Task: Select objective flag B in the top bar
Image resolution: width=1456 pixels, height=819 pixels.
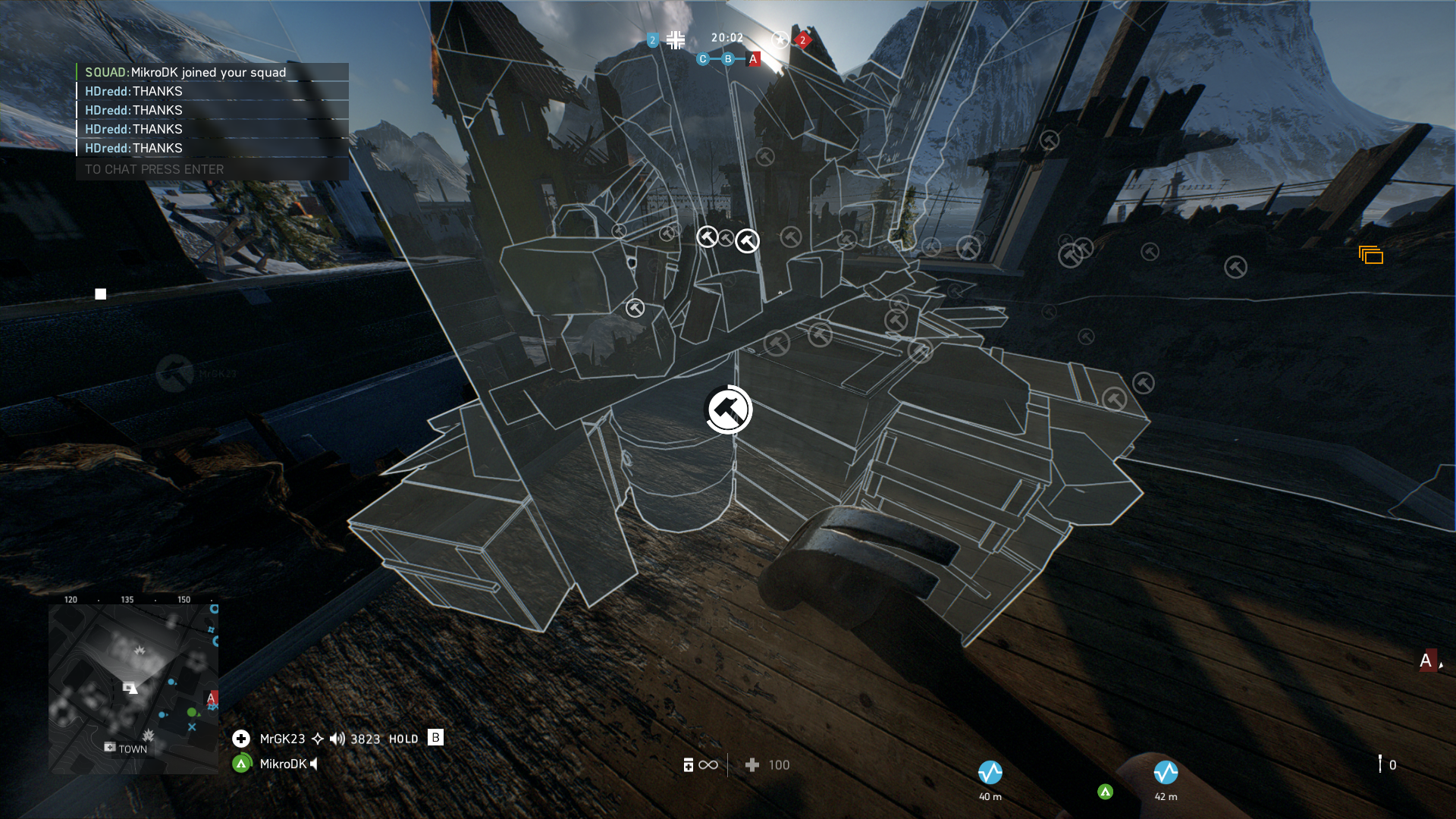Action: pos(728,59)
